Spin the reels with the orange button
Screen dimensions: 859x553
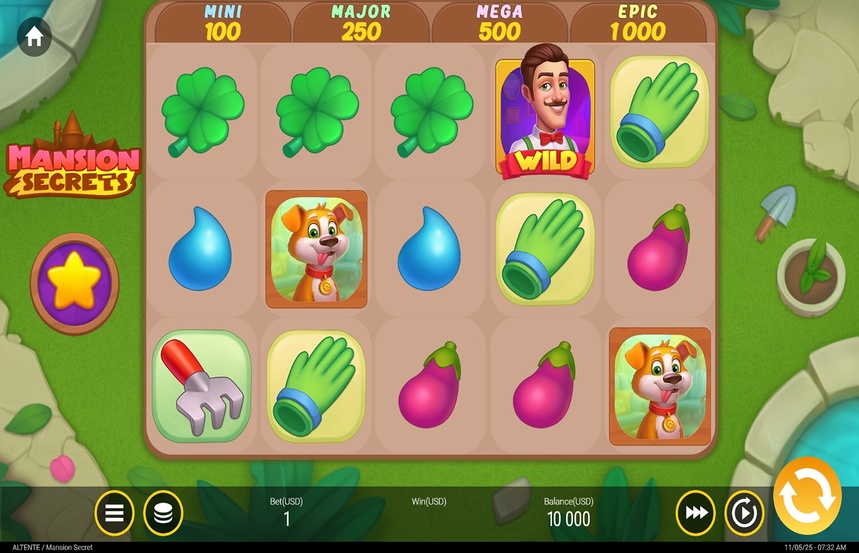[x=806, y=497]
